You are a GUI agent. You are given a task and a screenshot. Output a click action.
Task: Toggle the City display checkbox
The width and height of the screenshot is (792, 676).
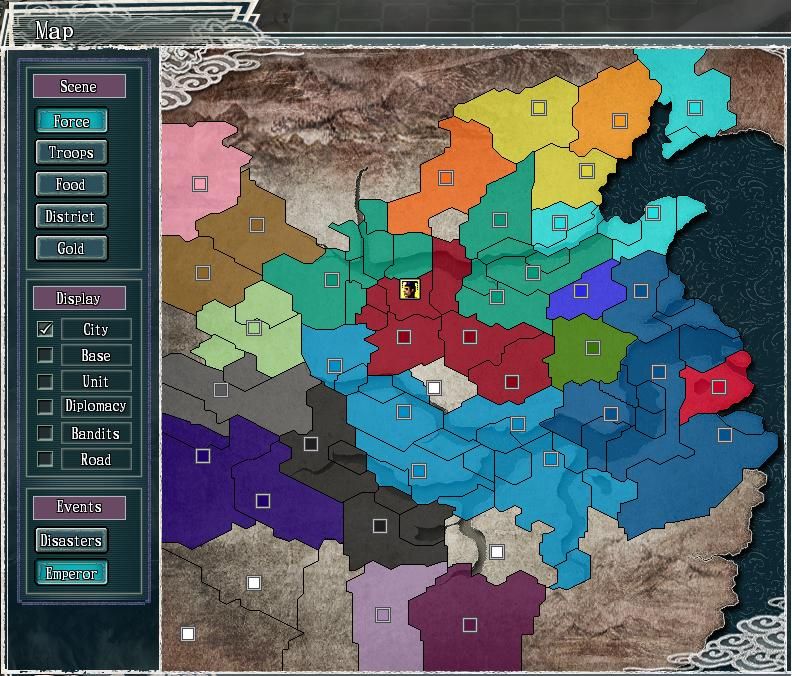pos(45,329)
